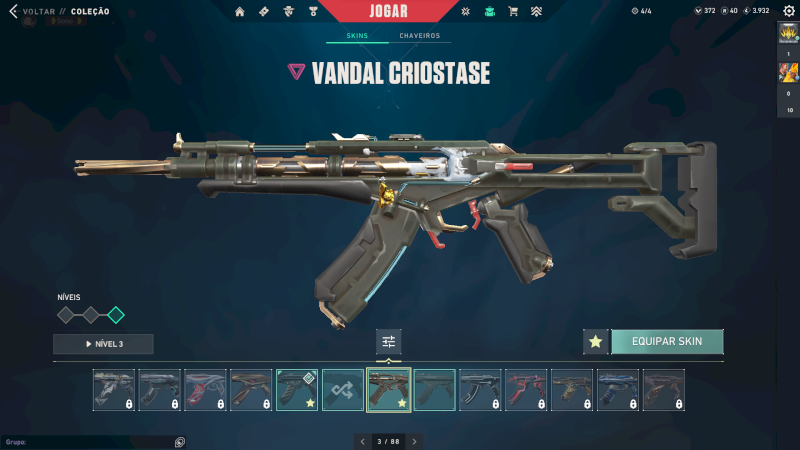Viewport: 800px width, 450px height.
Task: Go back with the VOLTAR arrow
Action: tap(13, 12)
